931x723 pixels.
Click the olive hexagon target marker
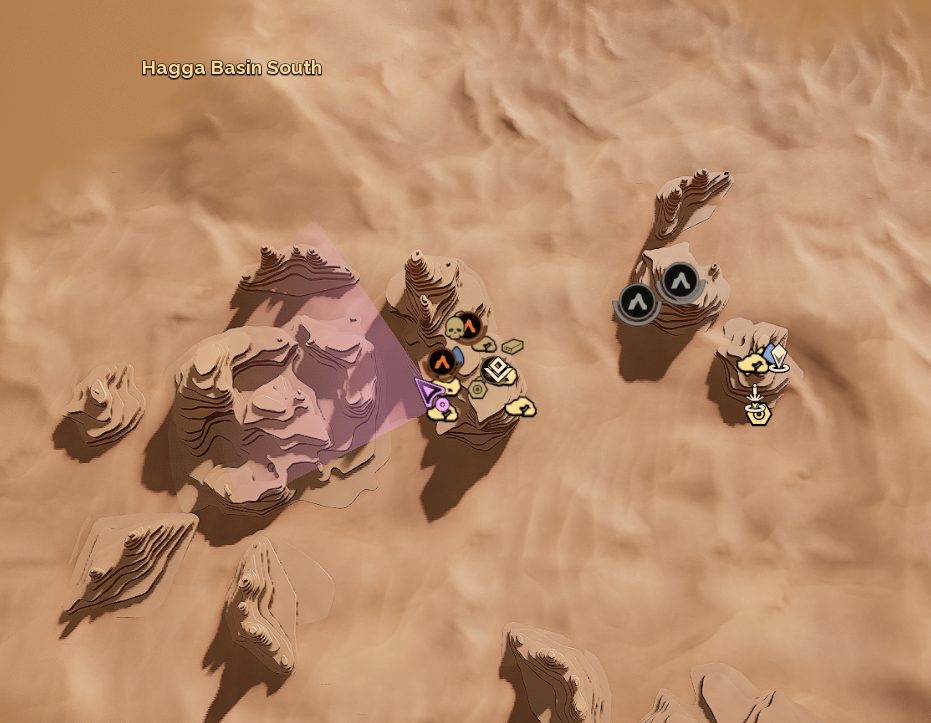[x=477, y=389]
